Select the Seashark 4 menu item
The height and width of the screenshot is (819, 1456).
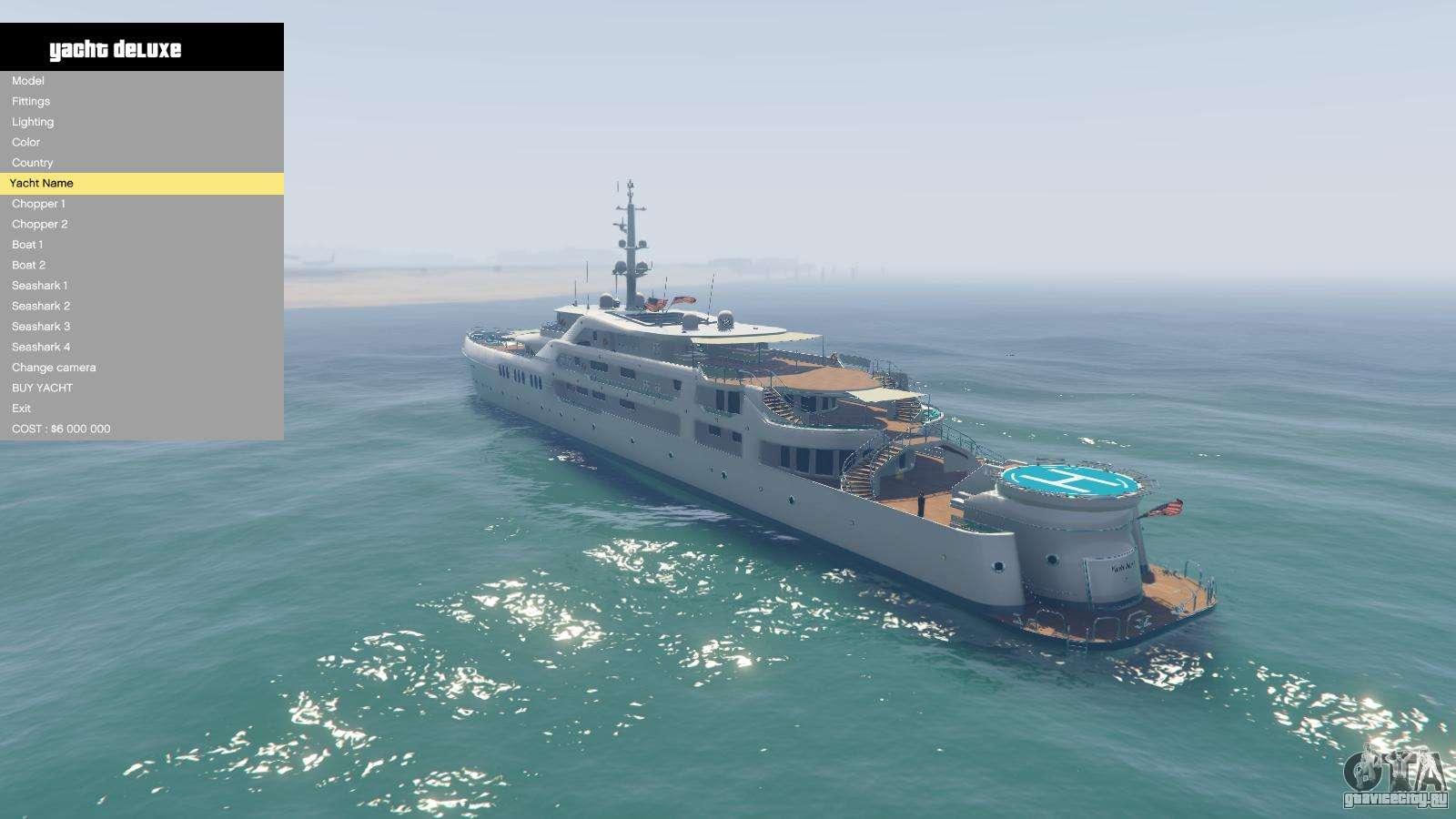[41, 347]
